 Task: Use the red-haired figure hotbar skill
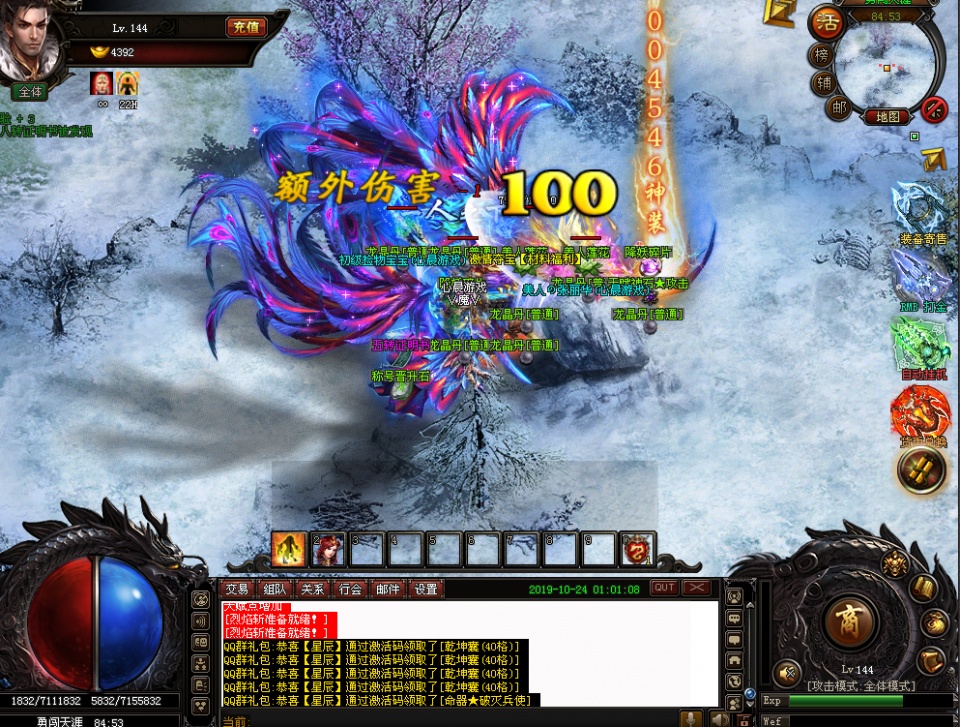pos(328,548)
